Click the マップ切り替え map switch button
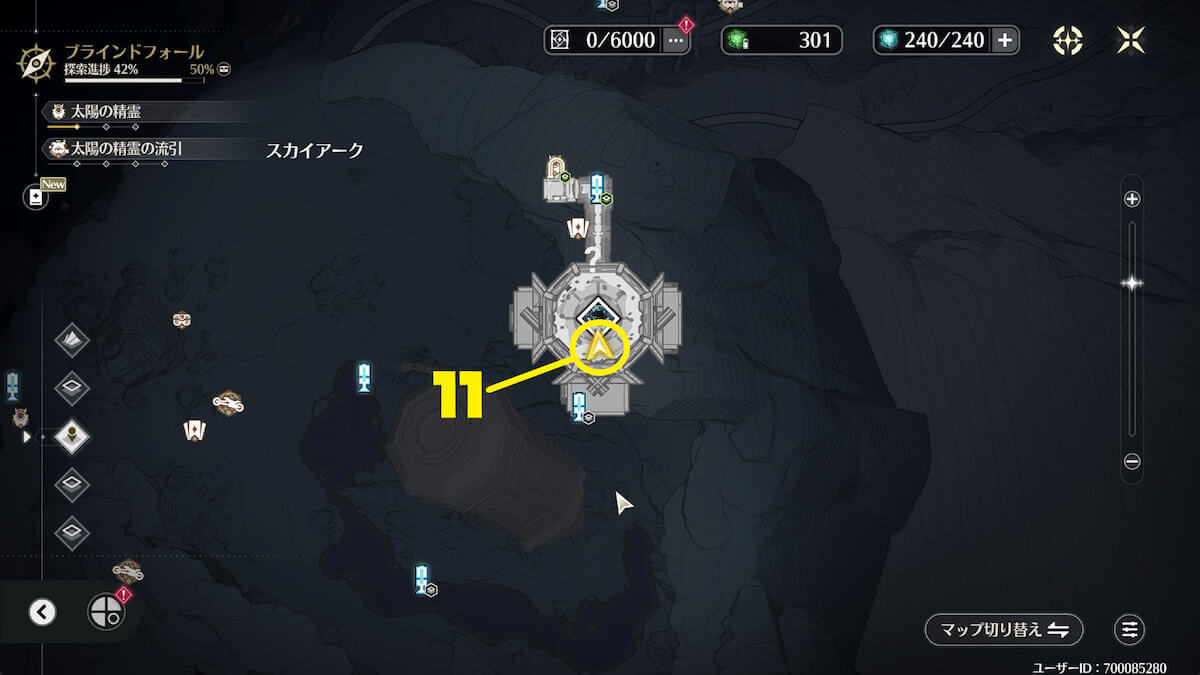 coord(1004,629)
